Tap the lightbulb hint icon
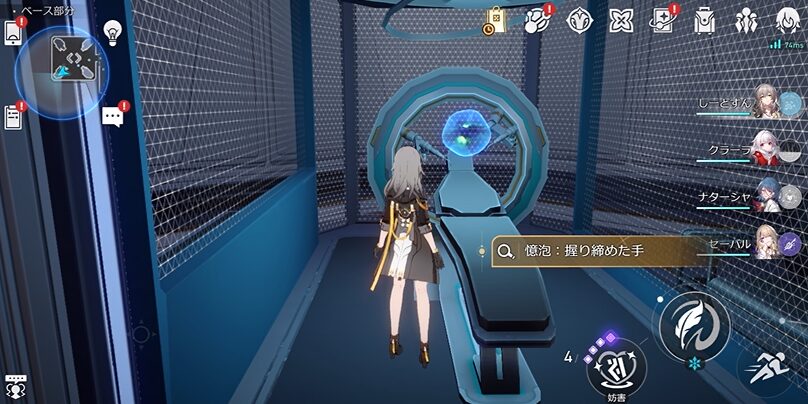 [111, 32]
